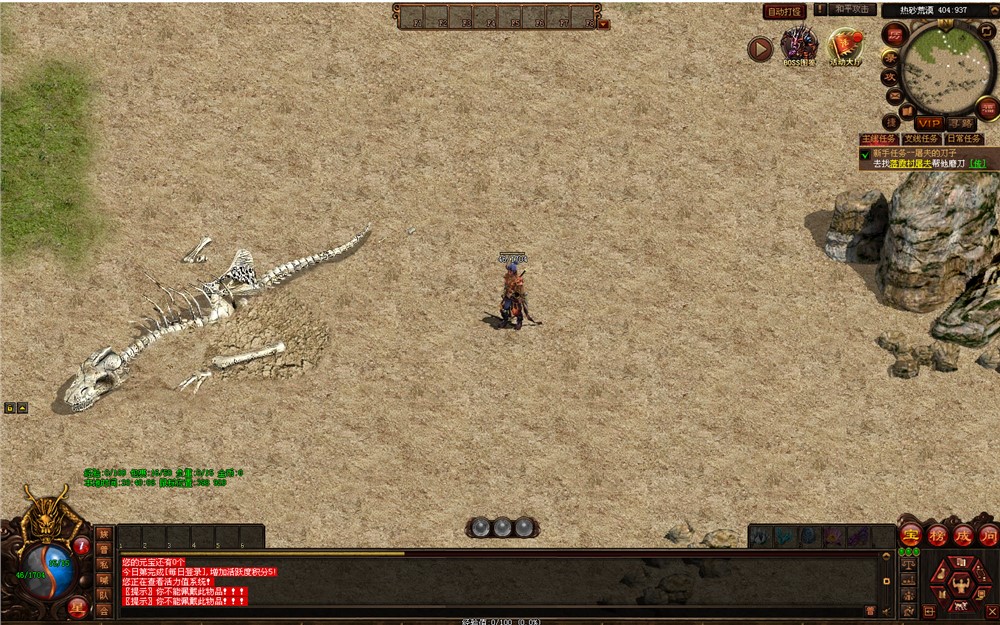Switch to the 日常任务 daily quest tab
1000x625 pixels.
point(963,139)
